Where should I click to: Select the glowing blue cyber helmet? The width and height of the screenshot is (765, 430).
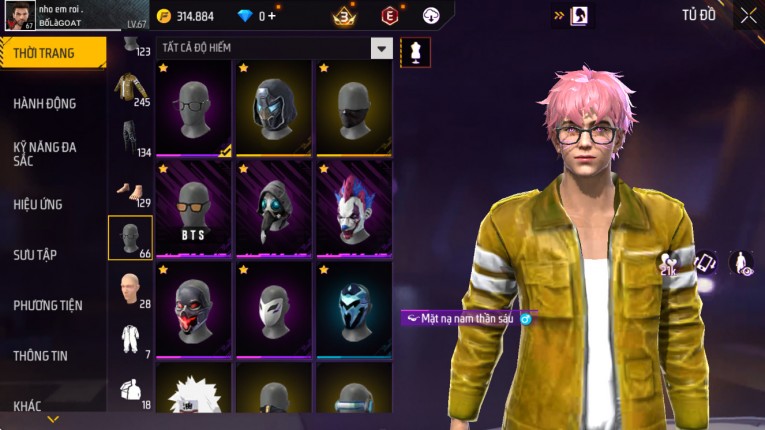354,309
